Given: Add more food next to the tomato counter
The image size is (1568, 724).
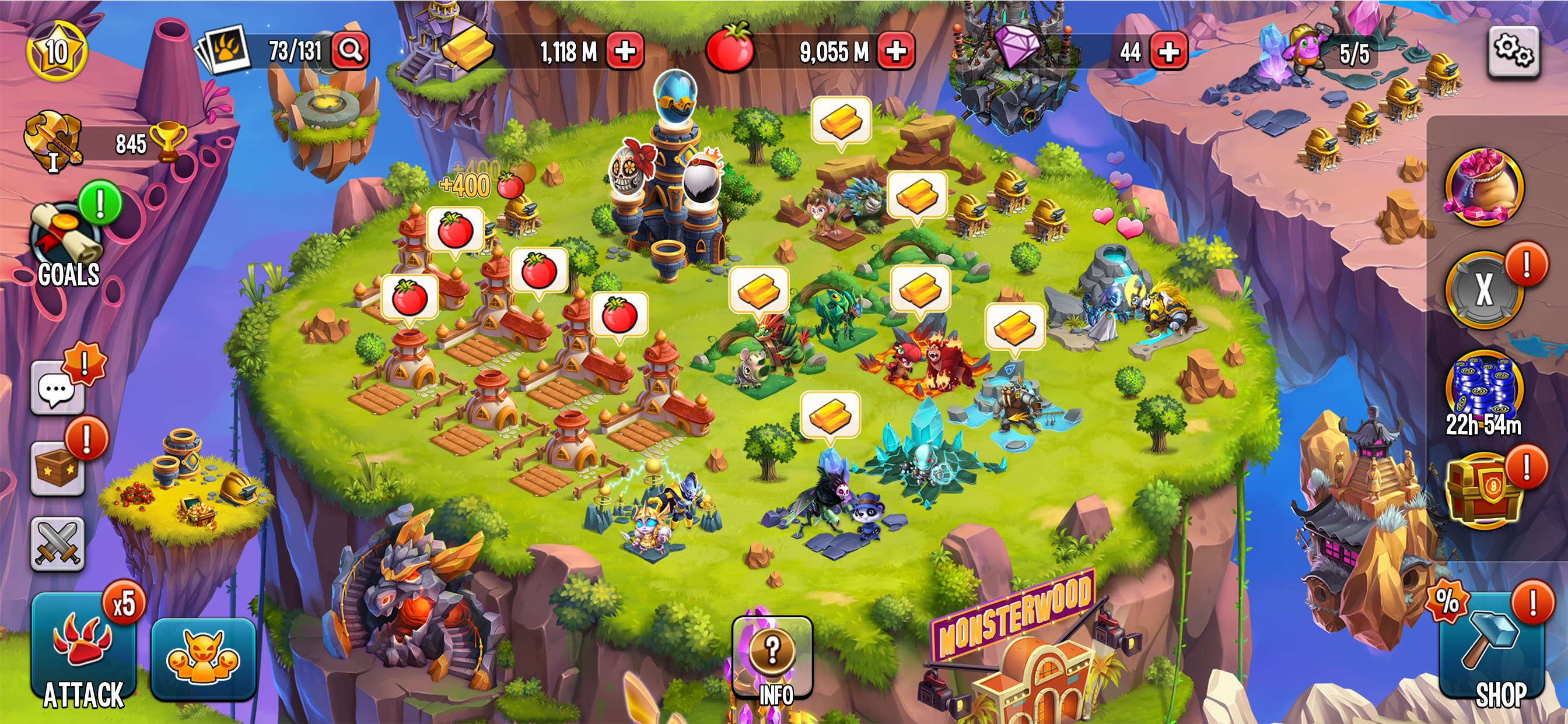Looking at the screenshot, I should coord(895,51).
